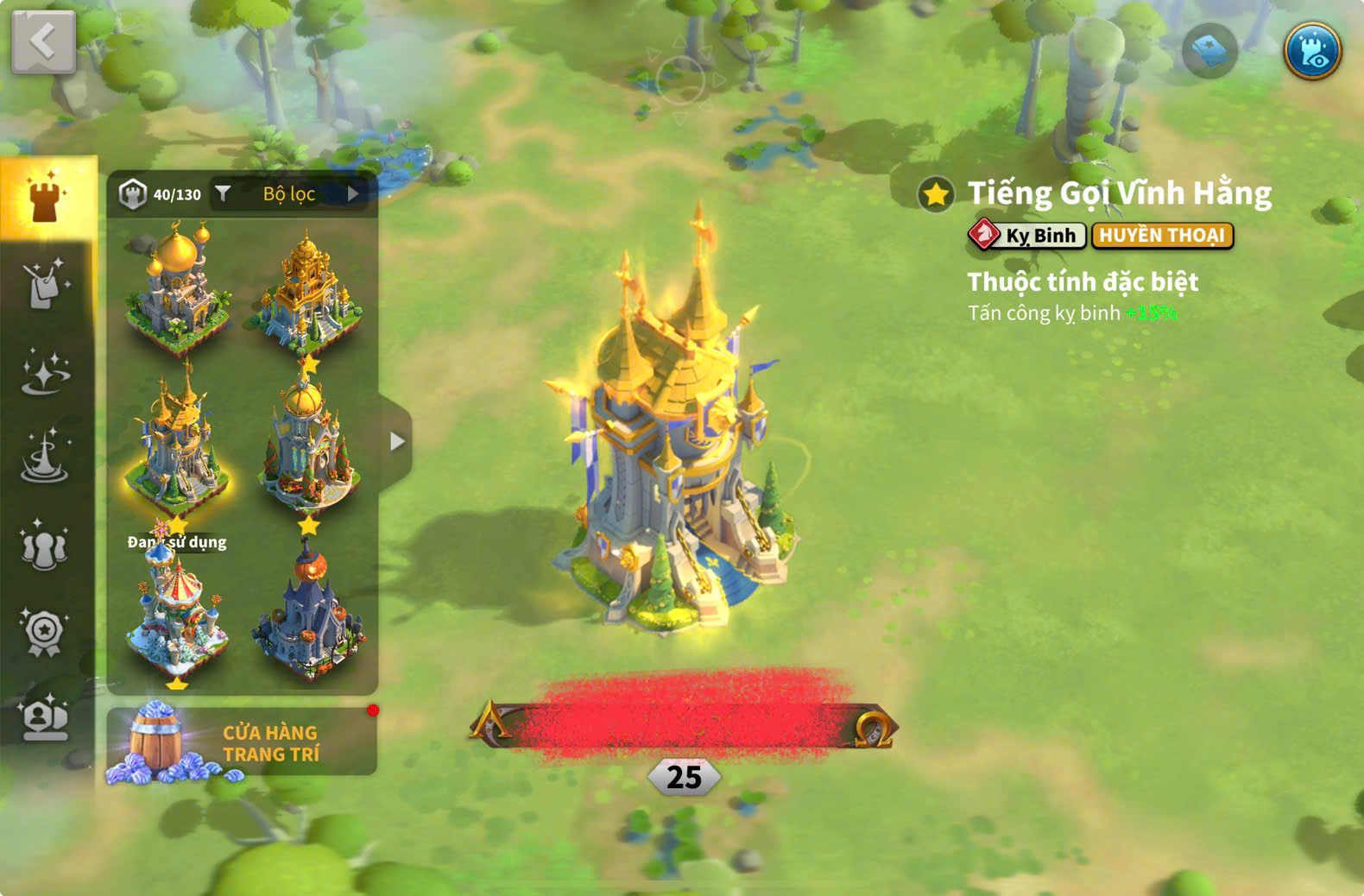Select the golden dome palace theme
1364x896 pixels.
click(177, 288)
